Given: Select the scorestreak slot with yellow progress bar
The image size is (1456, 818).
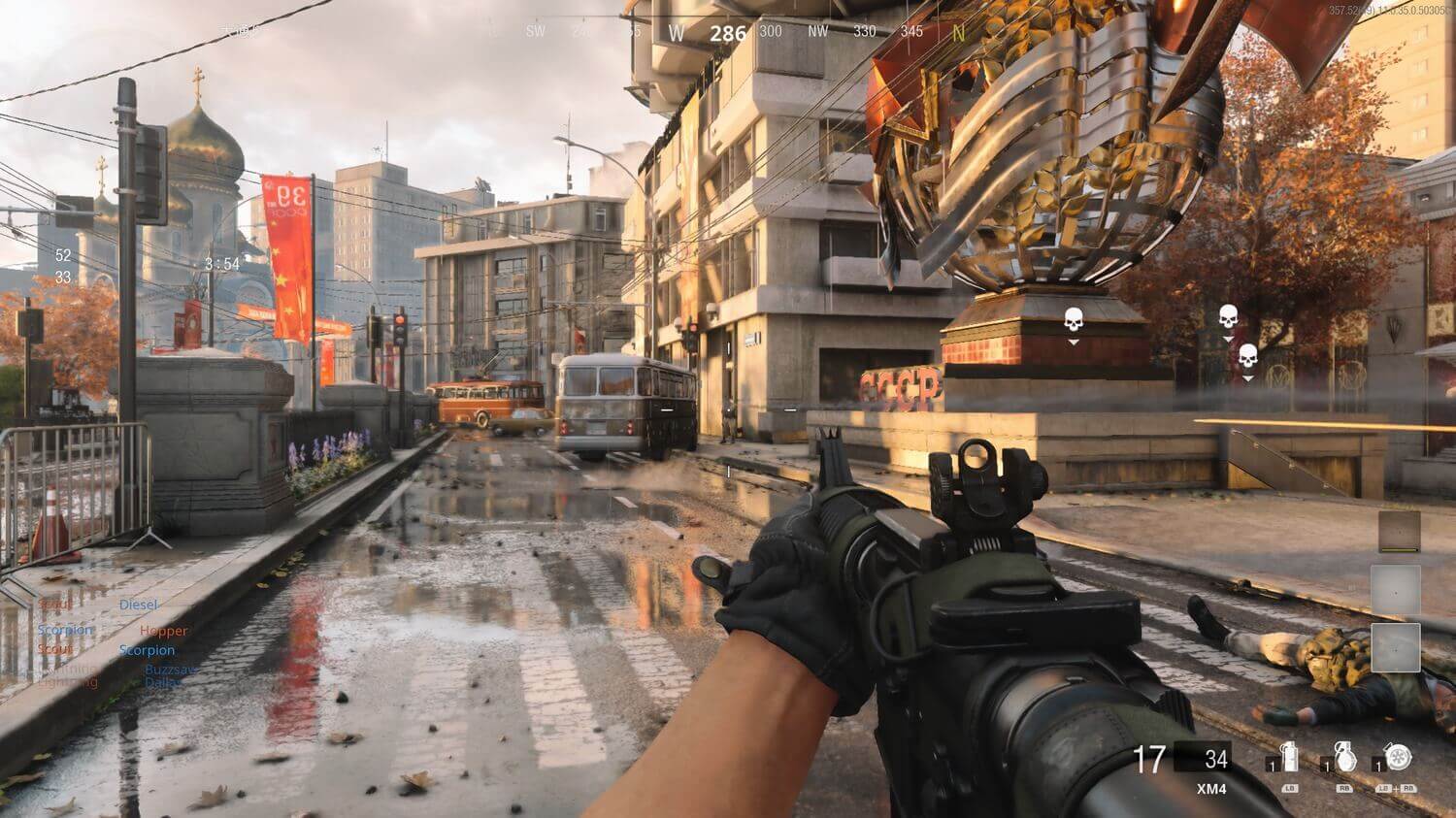Looking at the screenshot, I should pos(1399,532).
